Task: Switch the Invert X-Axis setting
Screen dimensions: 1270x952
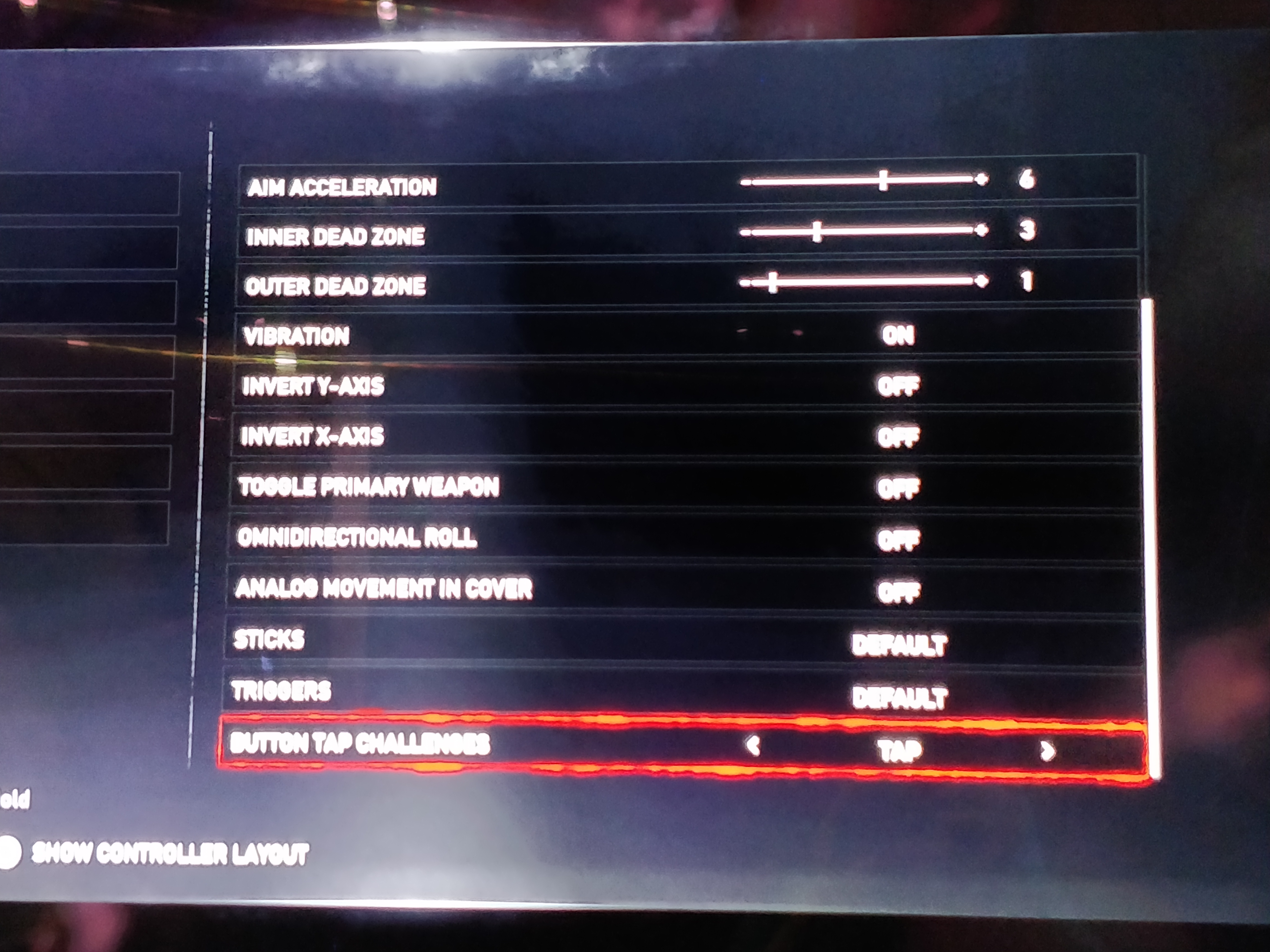Action: tap(898, 437)
